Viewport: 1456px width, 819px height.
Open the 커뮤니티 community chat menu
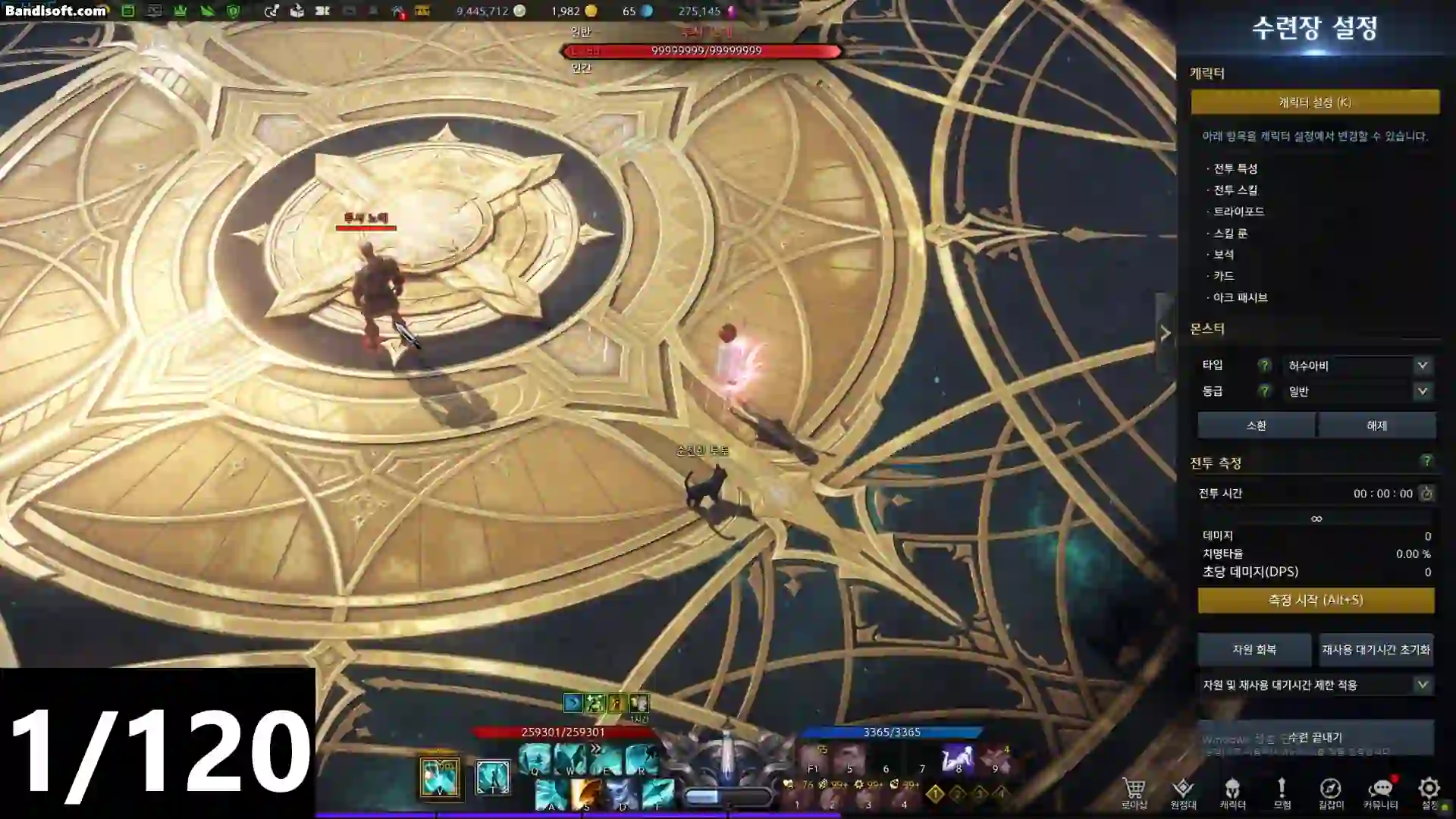coord(1380,791)
